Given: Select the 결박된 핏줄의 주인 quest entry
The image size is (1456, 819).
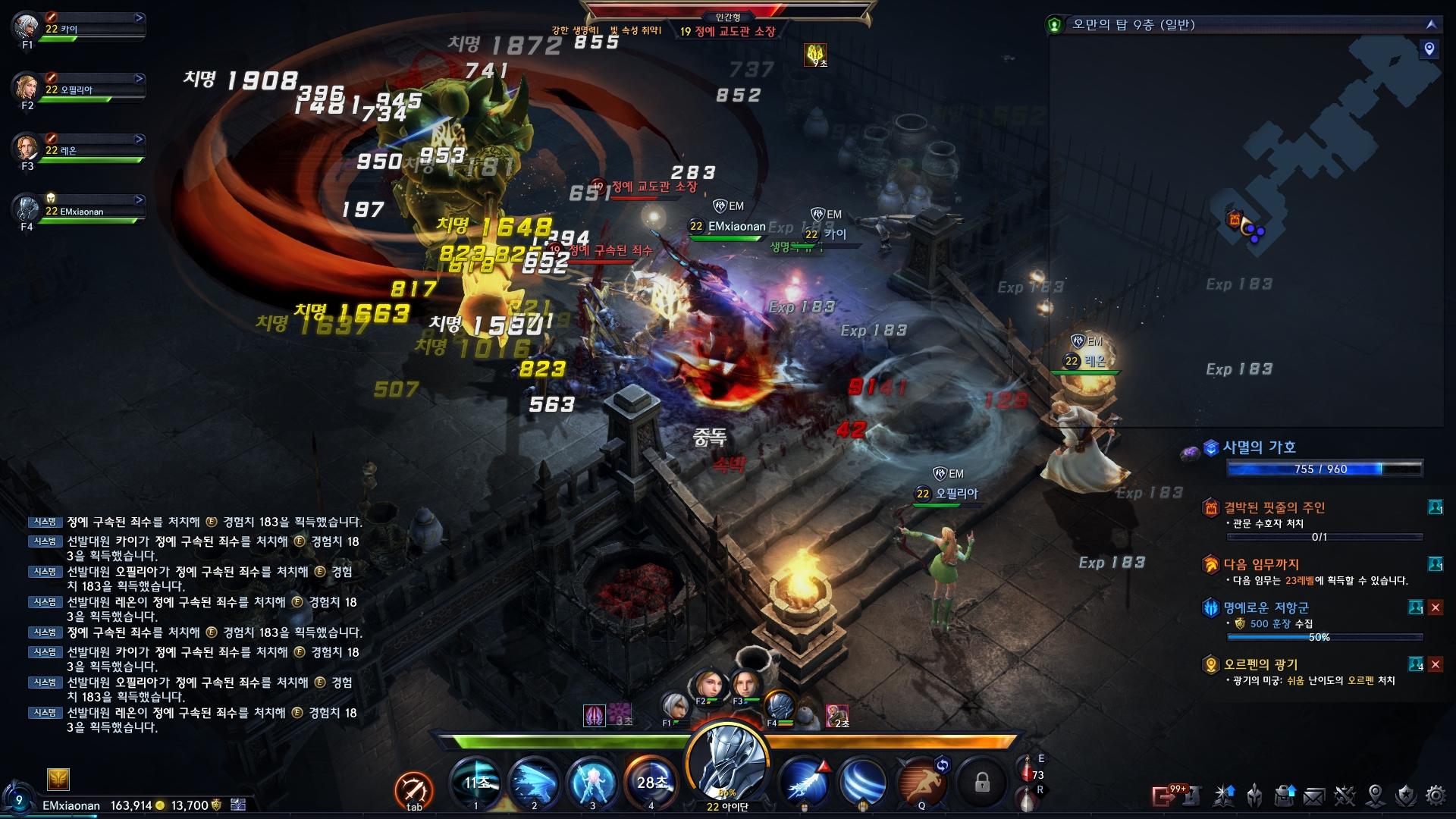Looking at the screenshot, I should point(1274,507).
